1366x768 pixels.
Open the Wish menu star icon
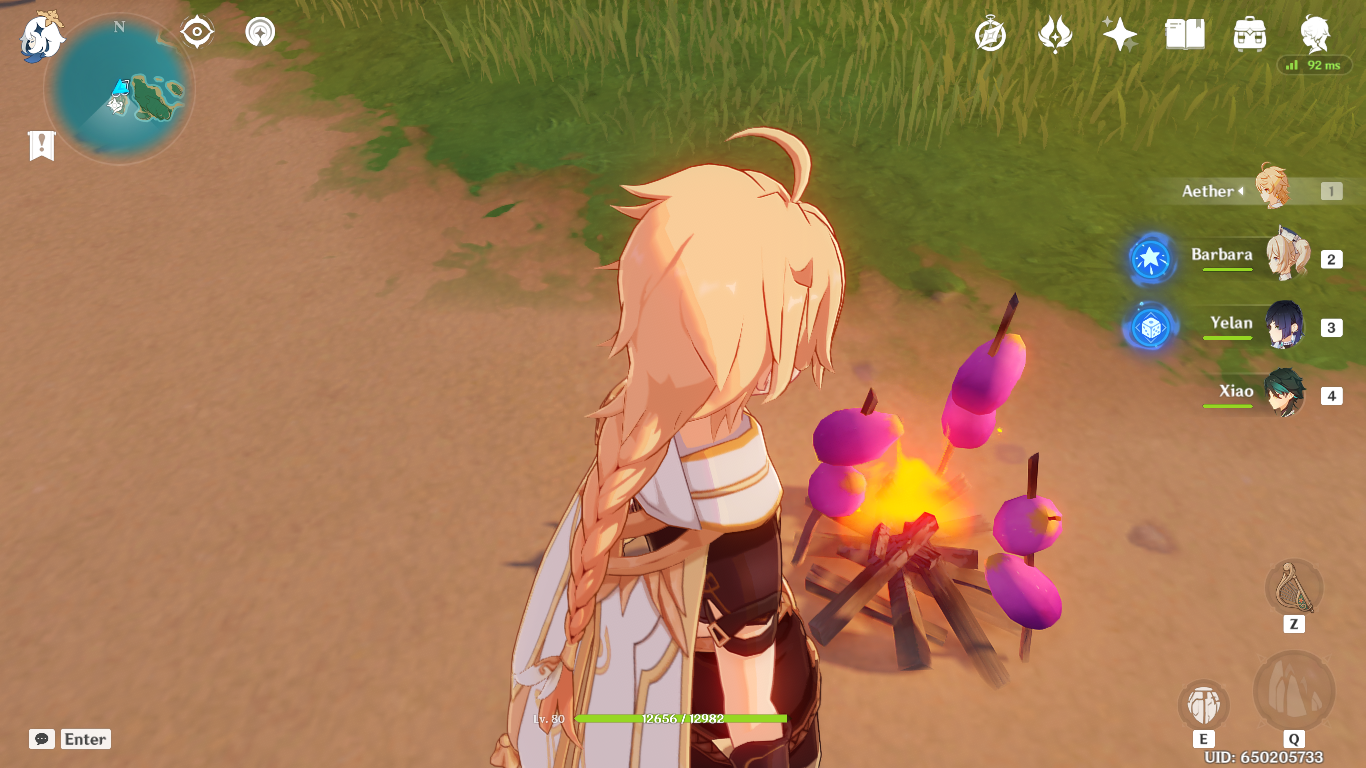click(x=1119, y=33)
